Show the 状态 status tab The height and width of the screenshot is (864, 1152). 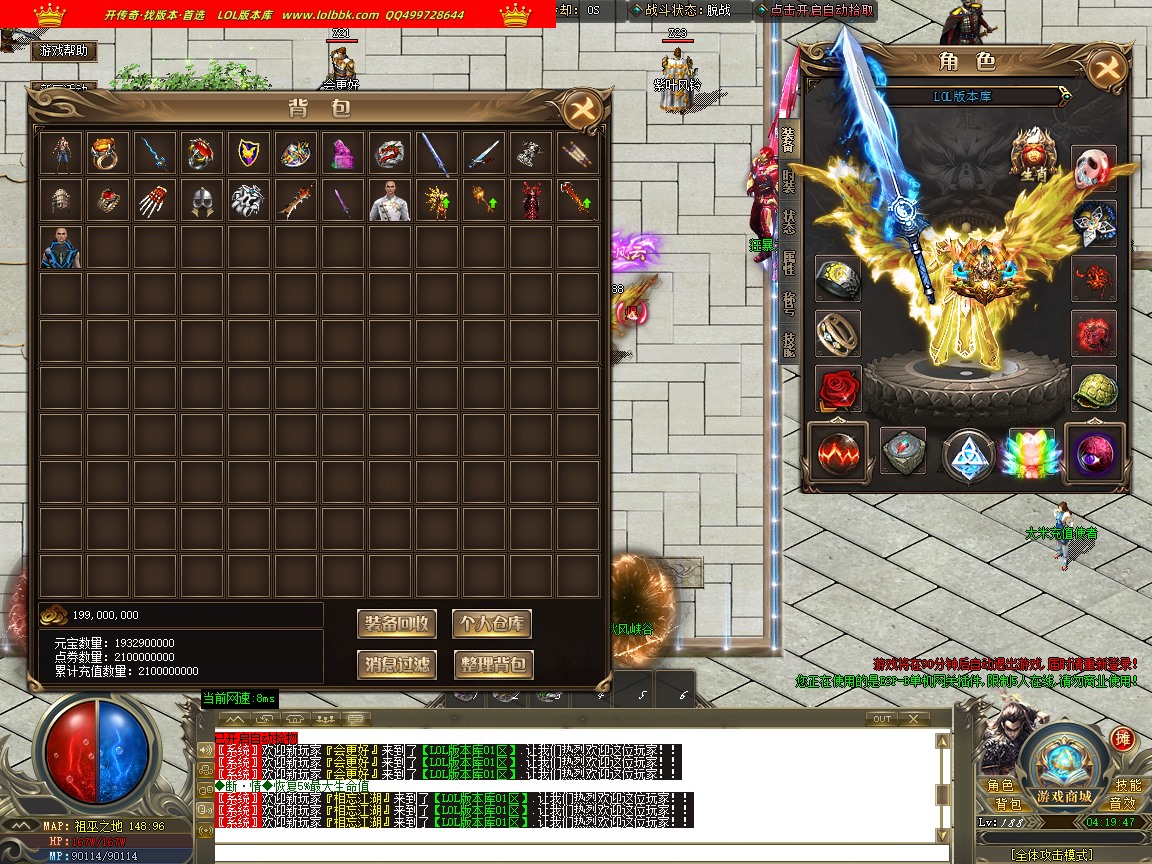point(788,221)
